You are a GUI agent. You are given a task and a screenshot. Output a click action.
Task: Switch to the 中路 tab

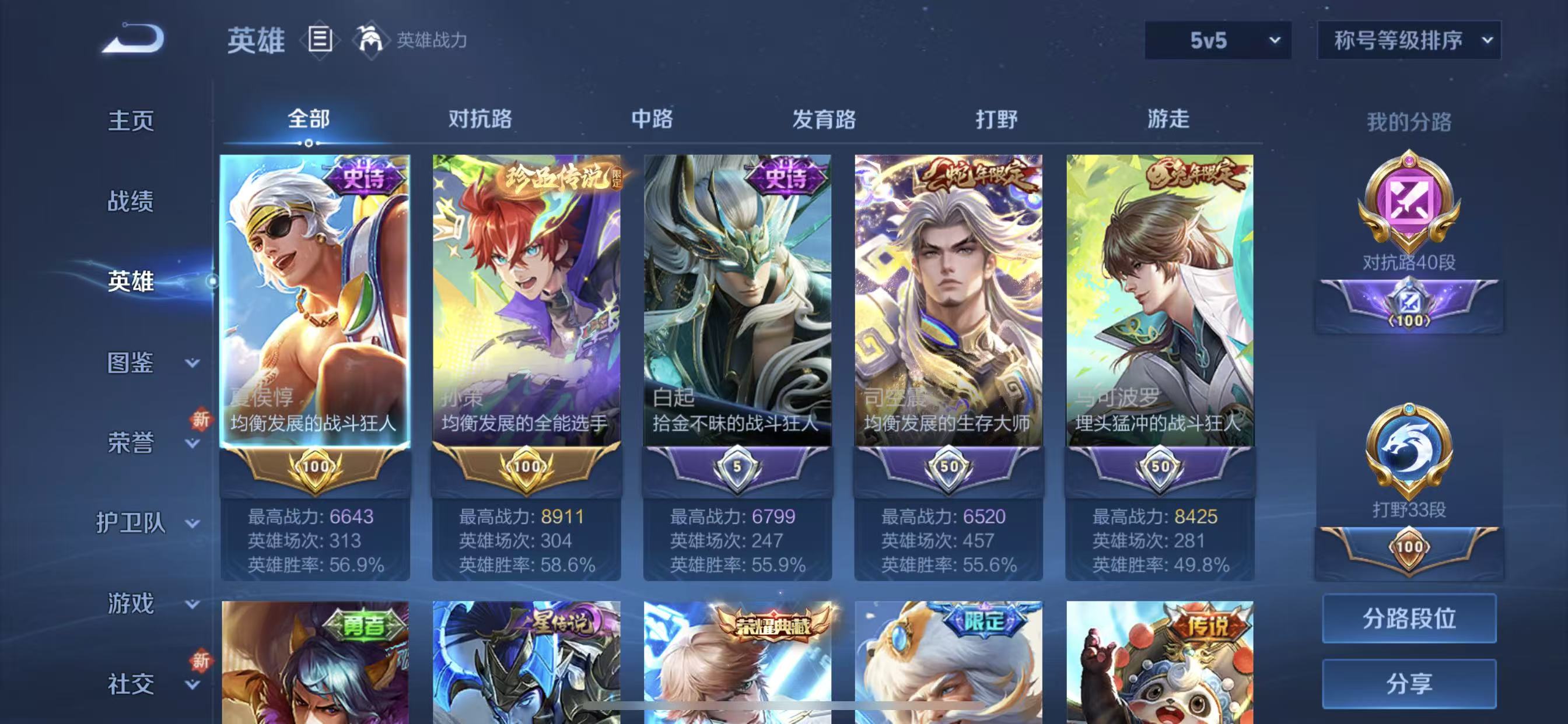click(x=653, y=121)
